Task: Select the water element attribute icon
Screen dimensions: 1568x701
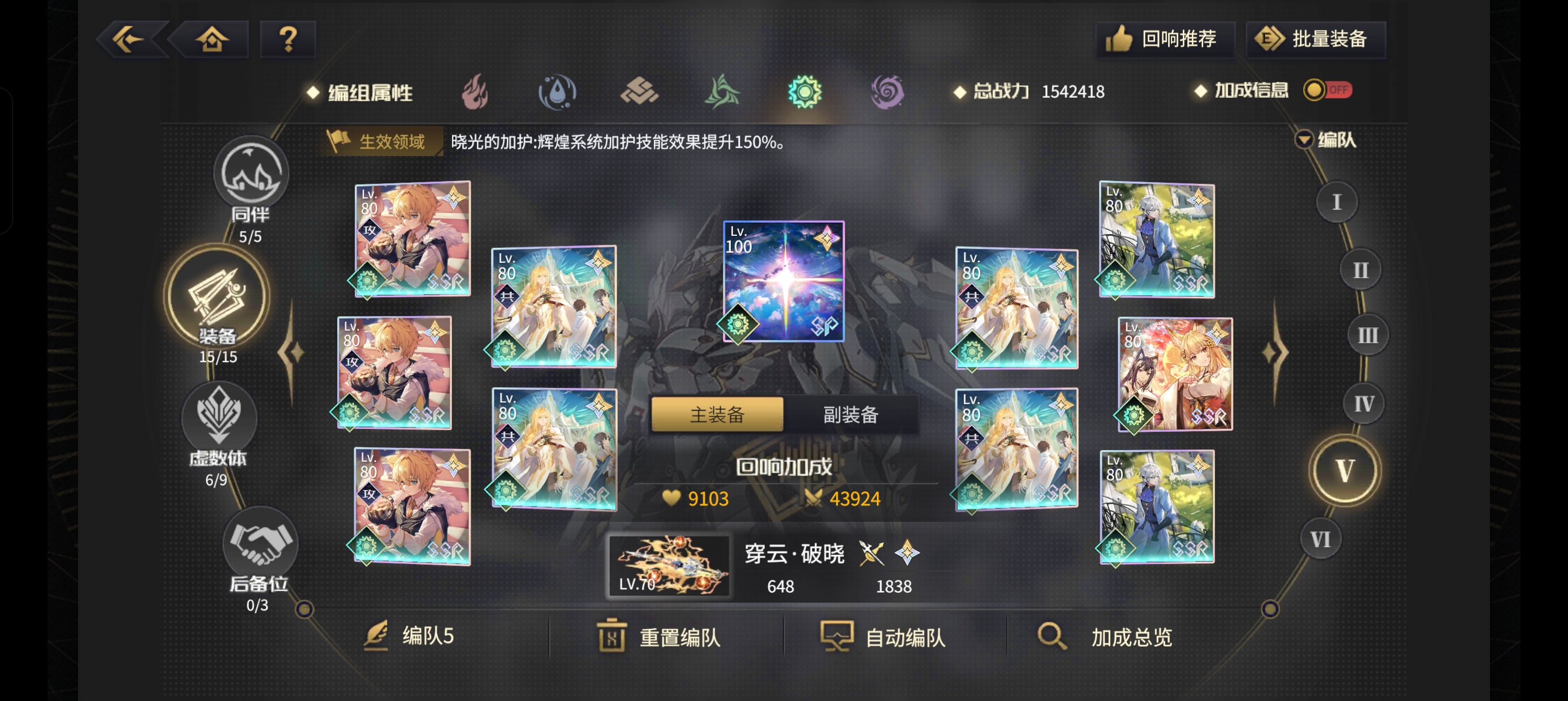Action: 558,92
